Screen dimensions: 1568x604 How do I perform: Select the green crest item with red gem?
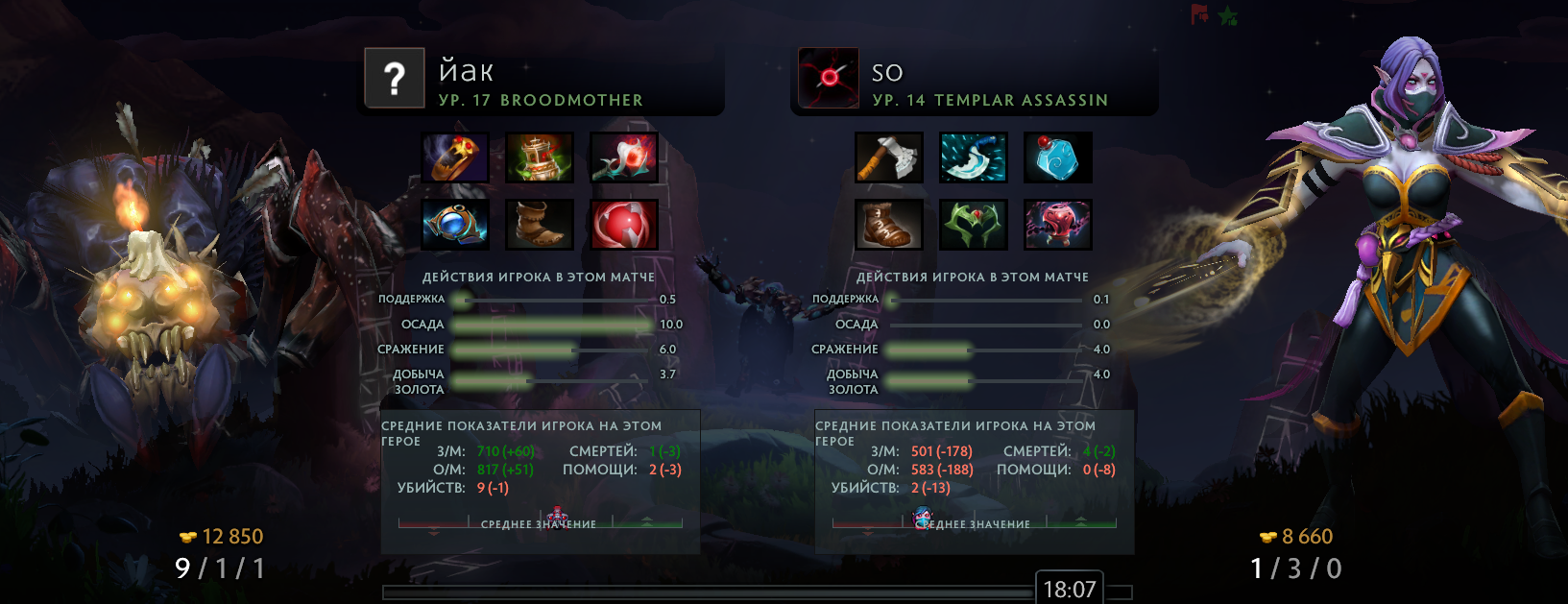click(x=974, y=224)
